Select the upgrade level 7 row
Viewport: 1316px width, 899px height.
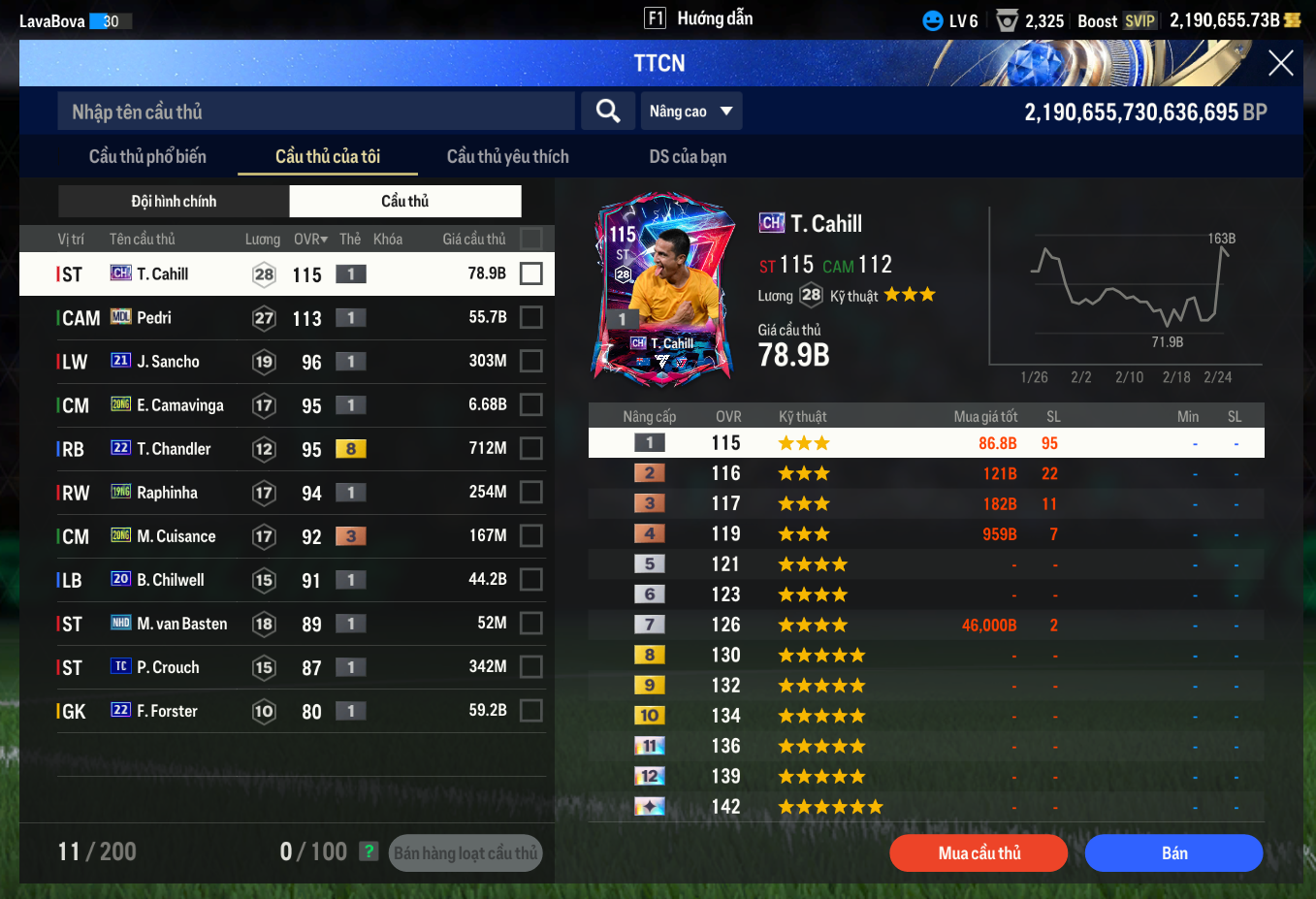[926, 626]
